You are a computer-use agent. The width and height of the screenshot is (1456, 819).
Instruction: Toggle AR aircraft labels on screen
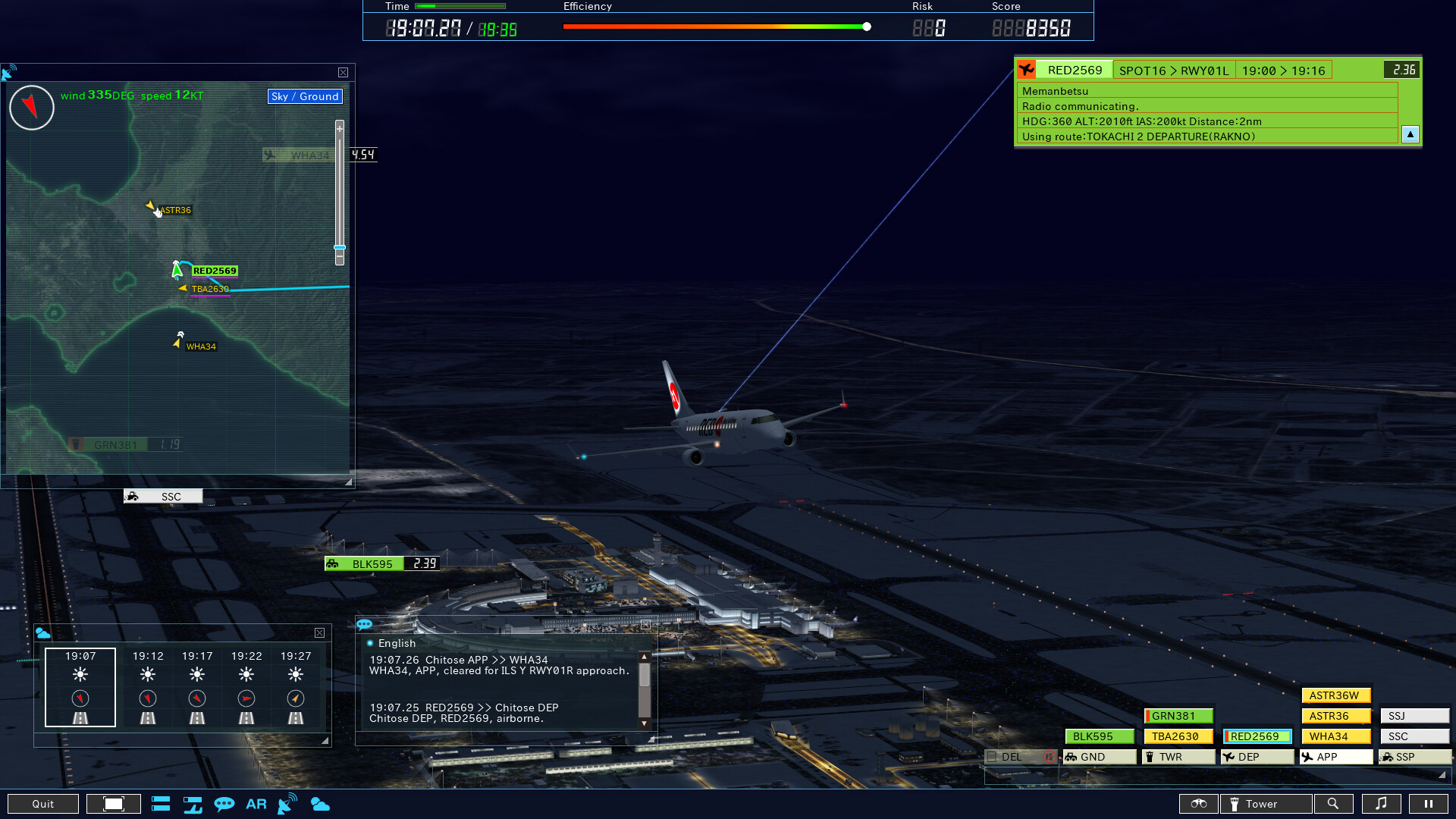click(256, 803)
